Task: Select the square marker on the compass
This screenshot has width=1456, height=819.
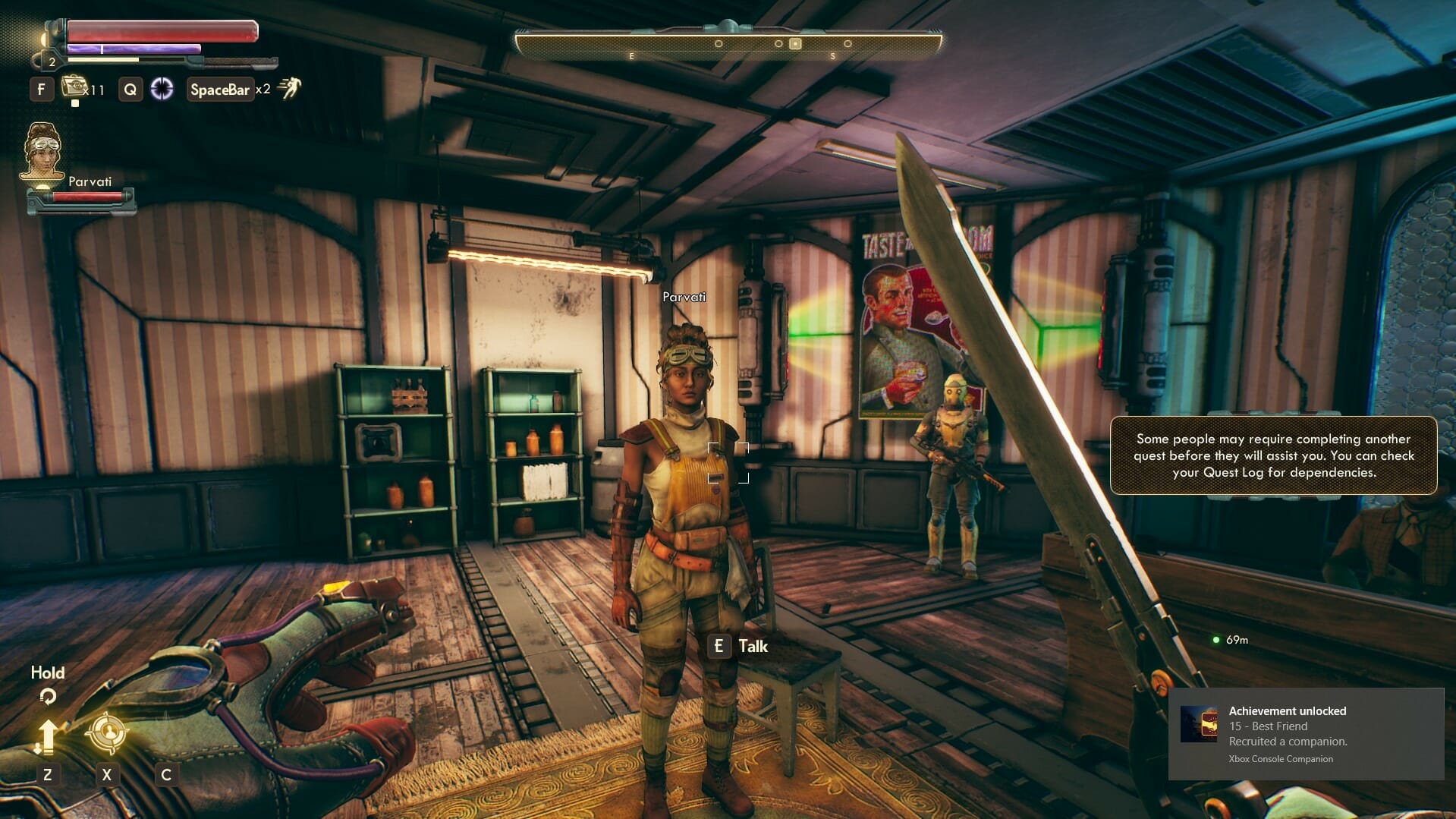Action: click(795, 44)
